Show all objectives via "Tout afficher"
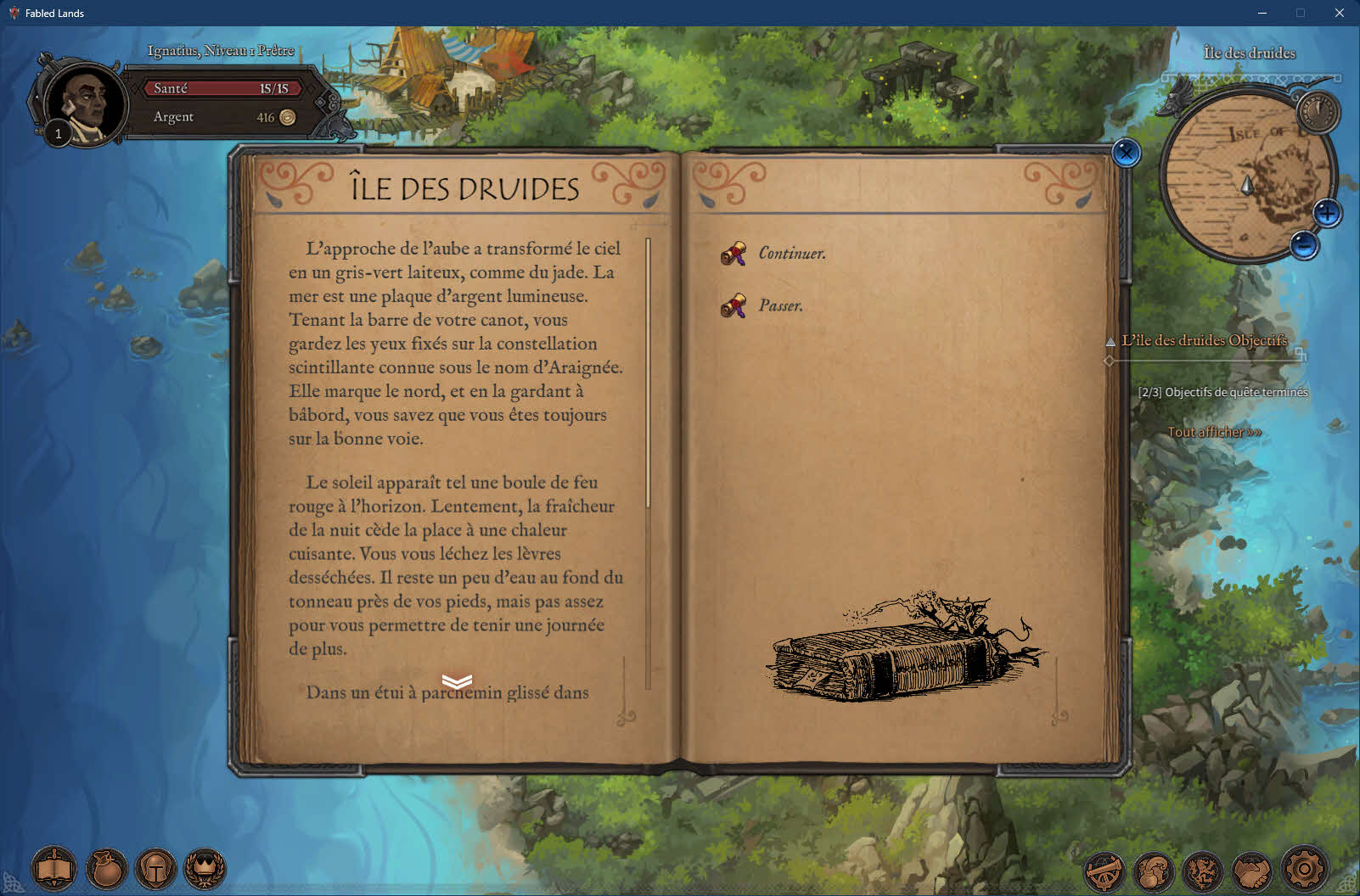This screenshot has height=896, width=1360. pos(1214,432)
